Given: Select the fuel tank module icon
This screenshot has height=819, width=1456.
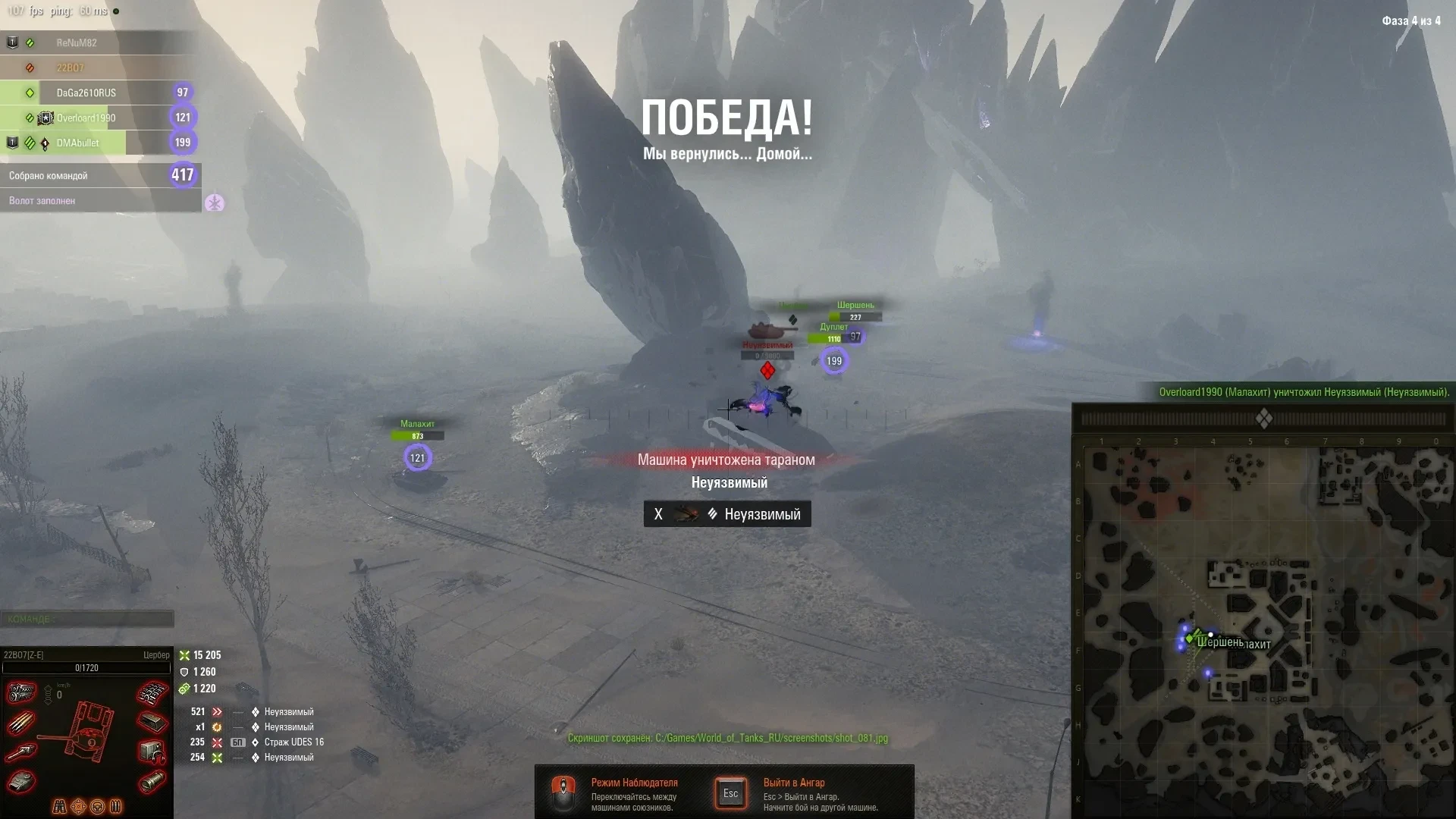Looking at the screenshot, I should coord(152,780).
